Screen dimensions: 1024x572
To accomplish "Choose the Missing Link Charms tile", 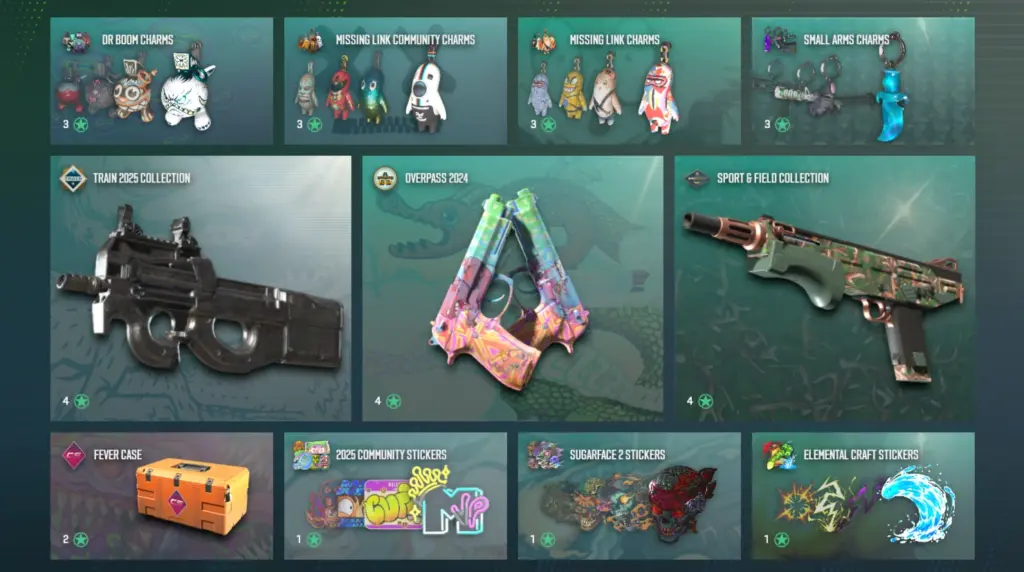I will (x=629, y=81).
